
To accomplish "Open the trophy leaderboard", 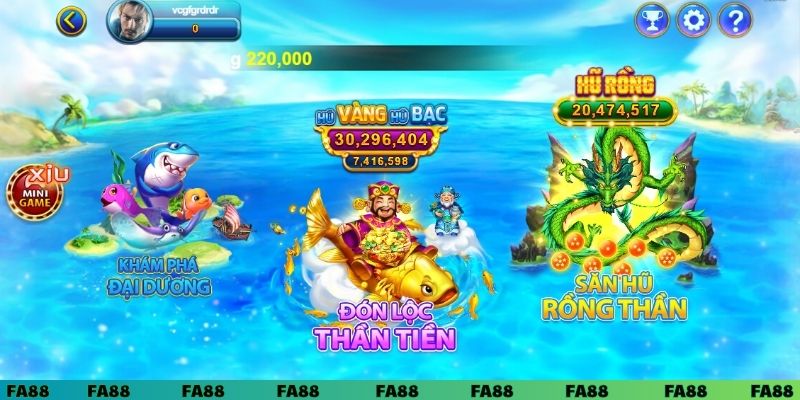I will 652,18.
